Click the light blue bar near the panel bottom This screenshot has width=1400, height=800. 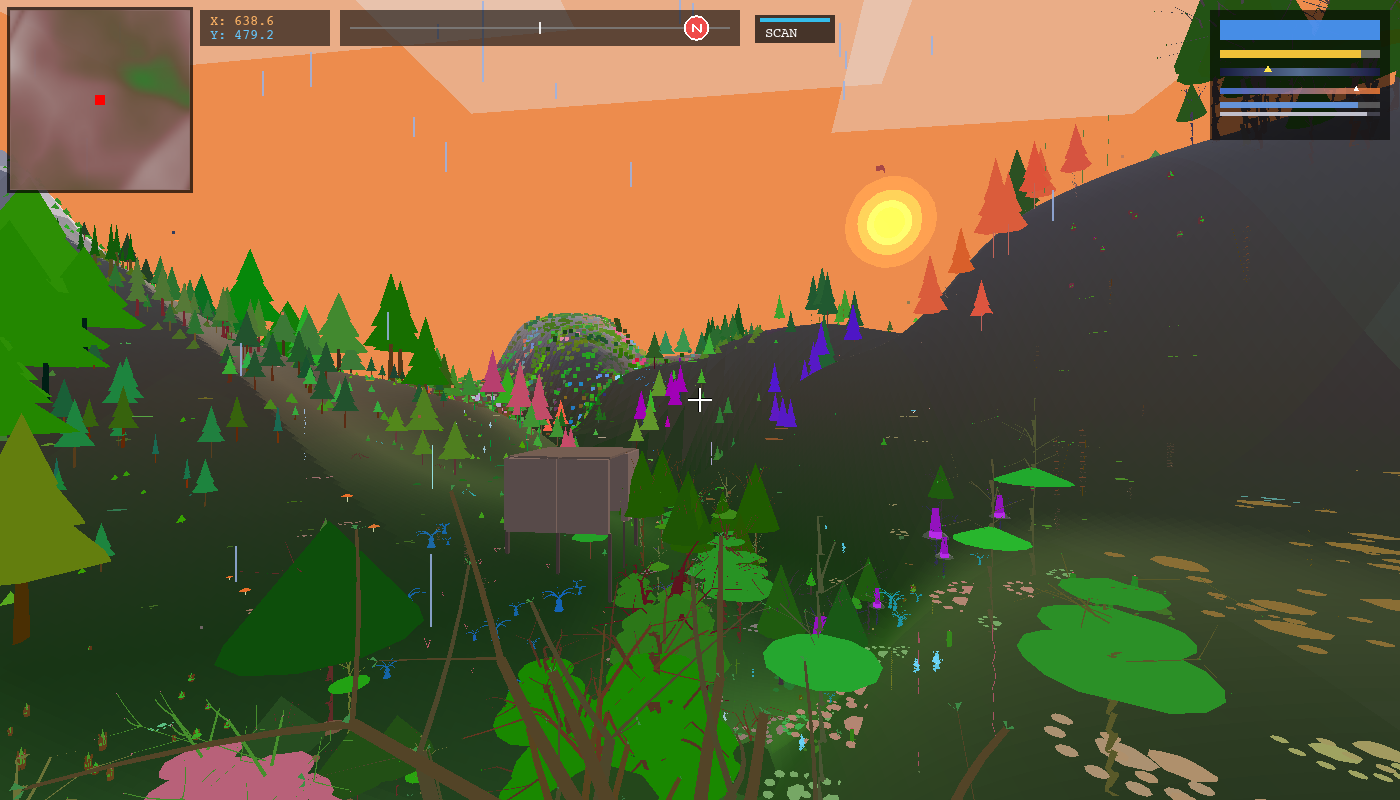coord(1290,105)
